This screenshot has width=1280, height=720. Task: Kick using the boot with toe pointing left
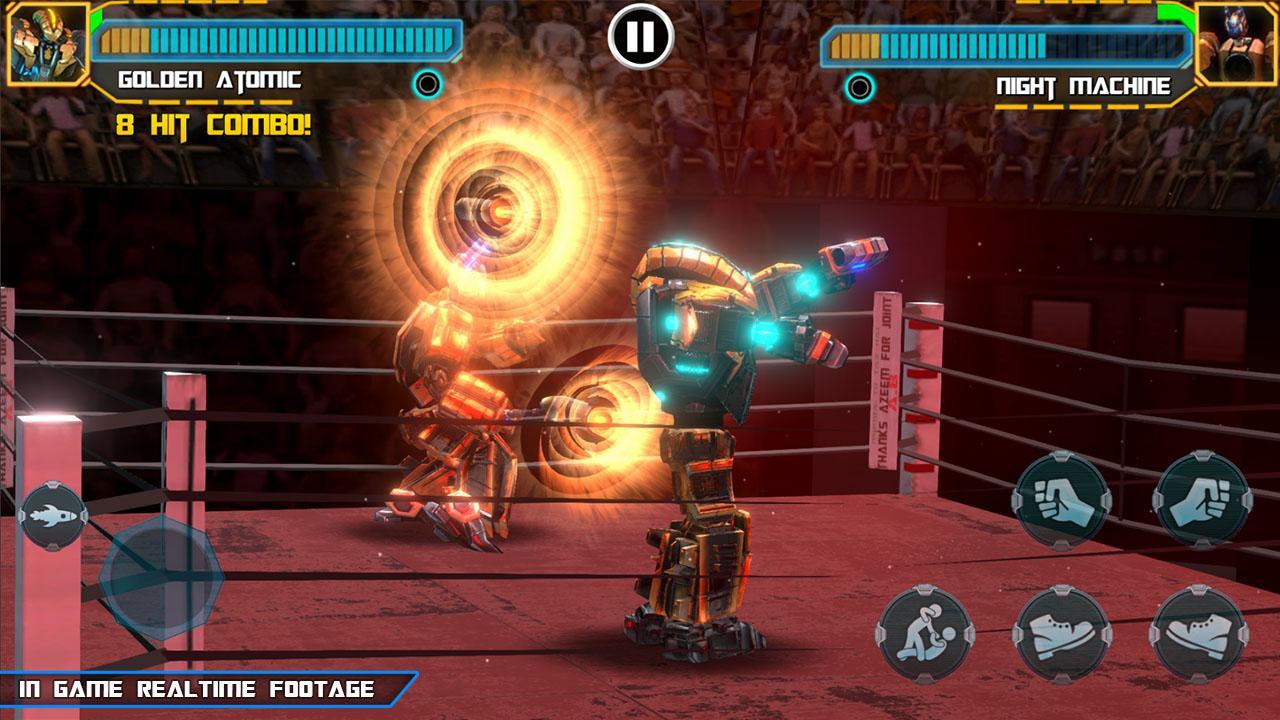point(1197,635)
